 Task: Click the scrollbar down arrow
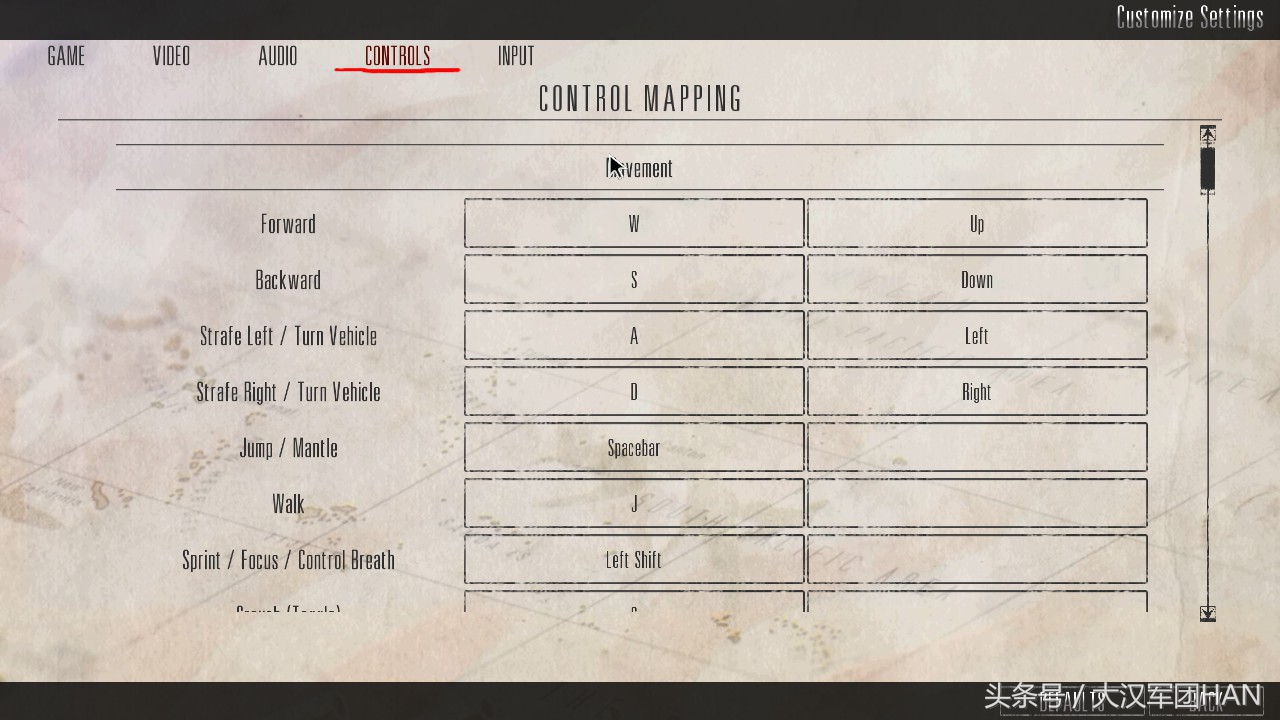1208,613
